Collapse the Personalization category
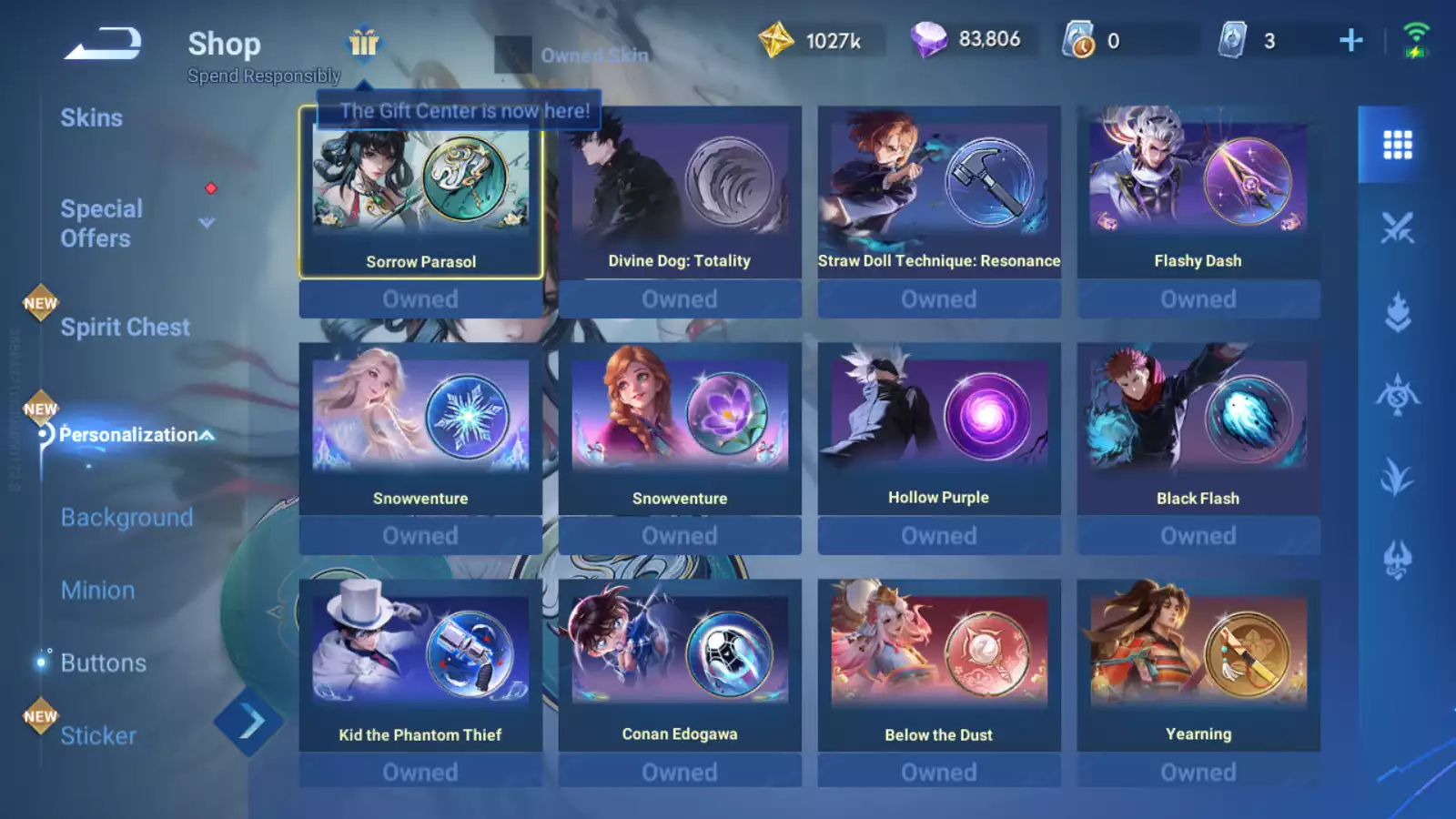This screenshot has width=1456, height=819. [207, 436]
